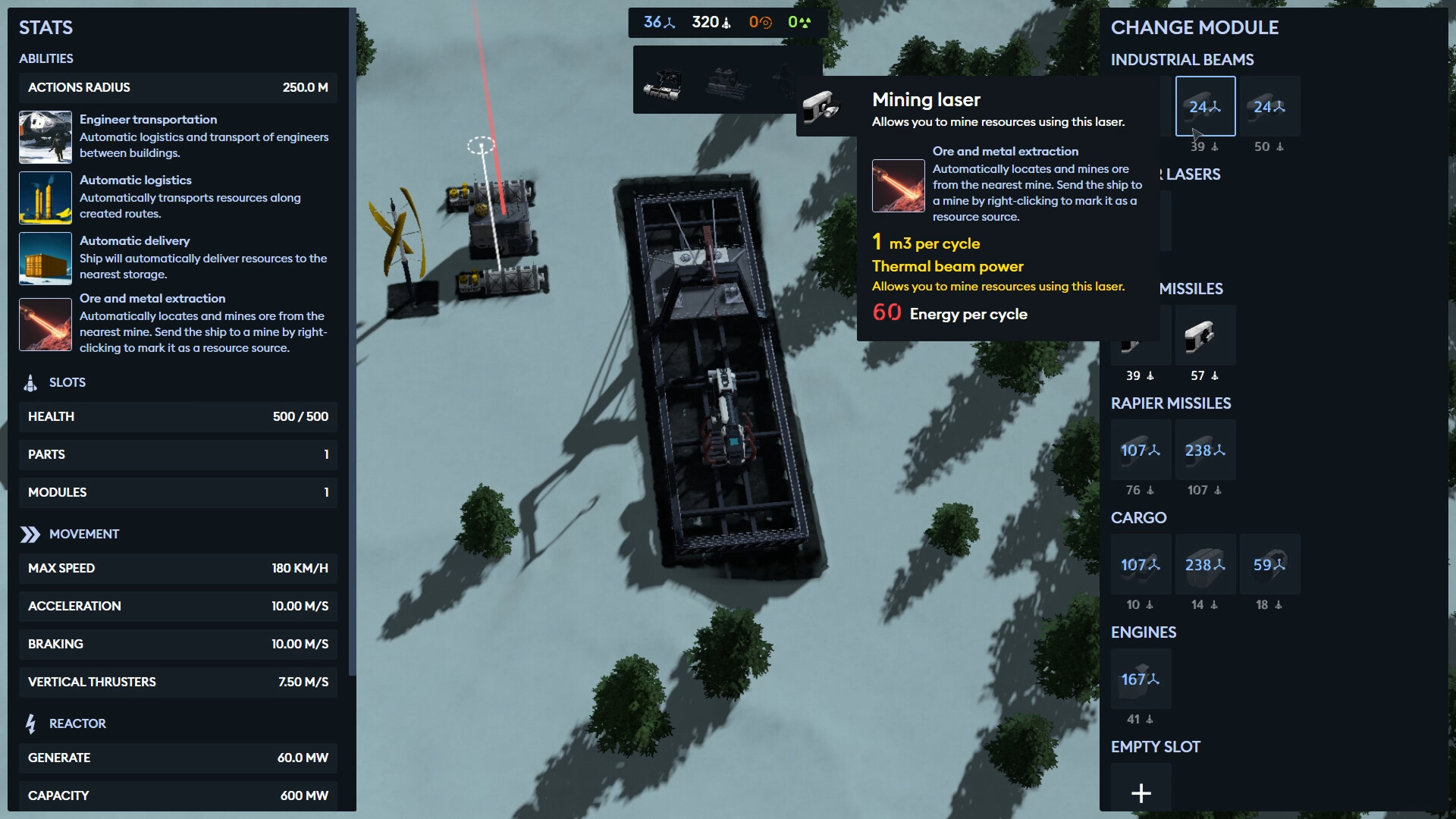Click the Ore and metal extraction laser icon
The height and width of the screenshot is (819, 1456).
[45, 325]
